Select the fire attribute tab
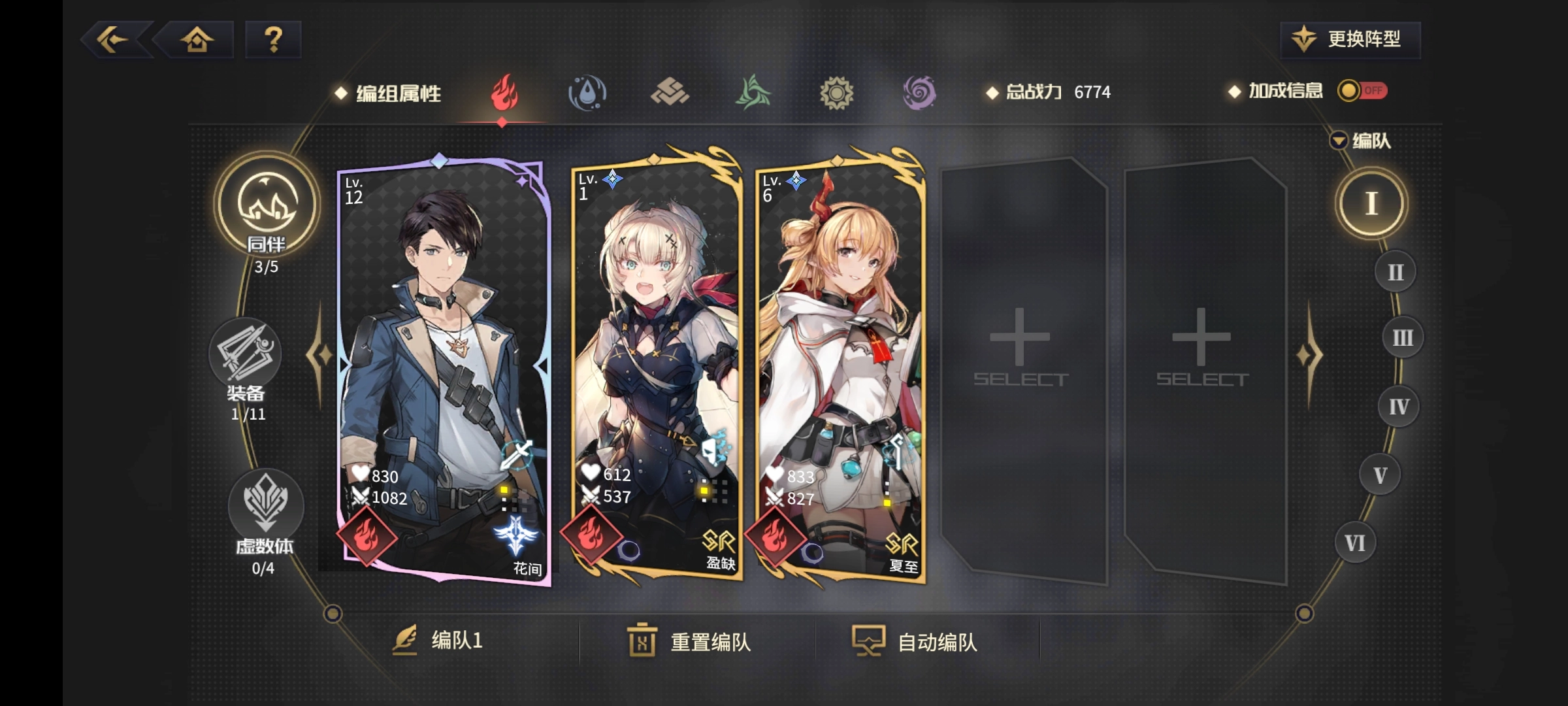This screenshot has width=1568, height=706. click(x=504, y=93)
